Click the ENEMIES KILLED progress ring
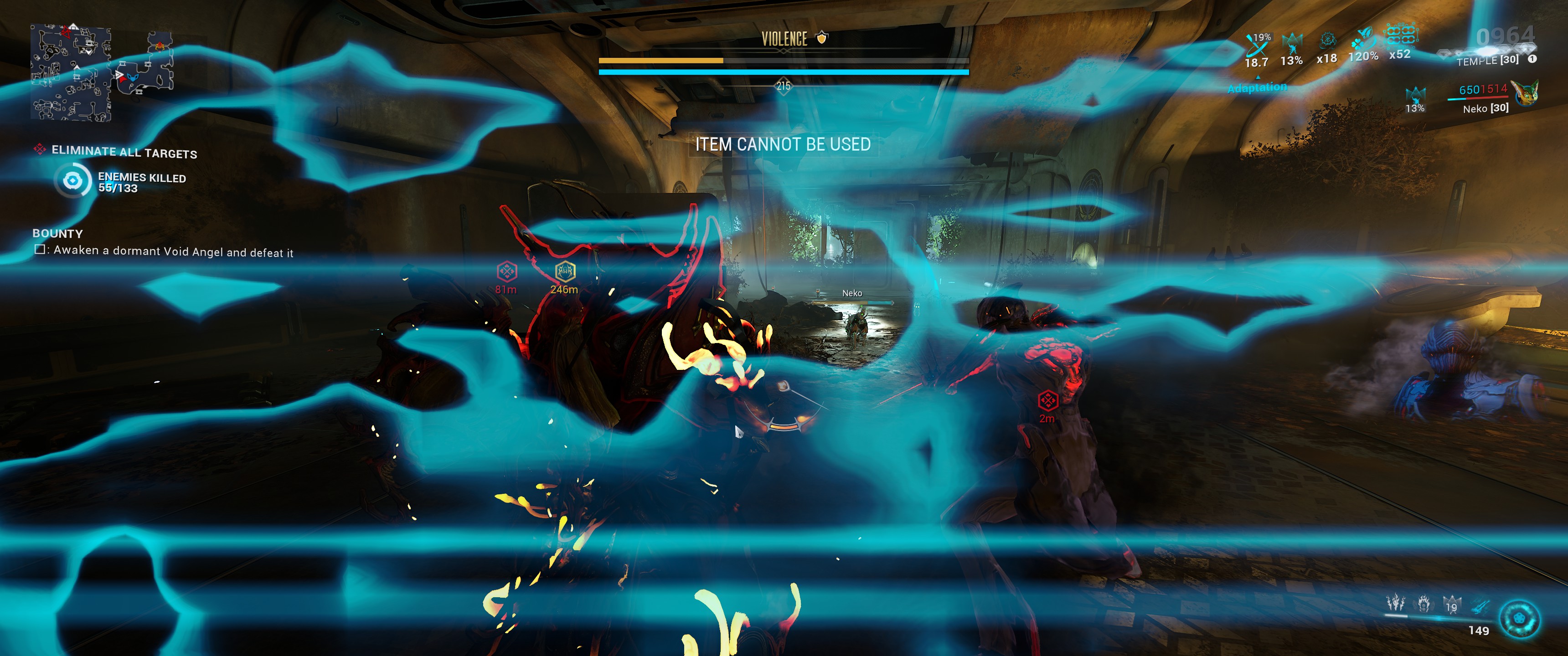 (73, 181)
